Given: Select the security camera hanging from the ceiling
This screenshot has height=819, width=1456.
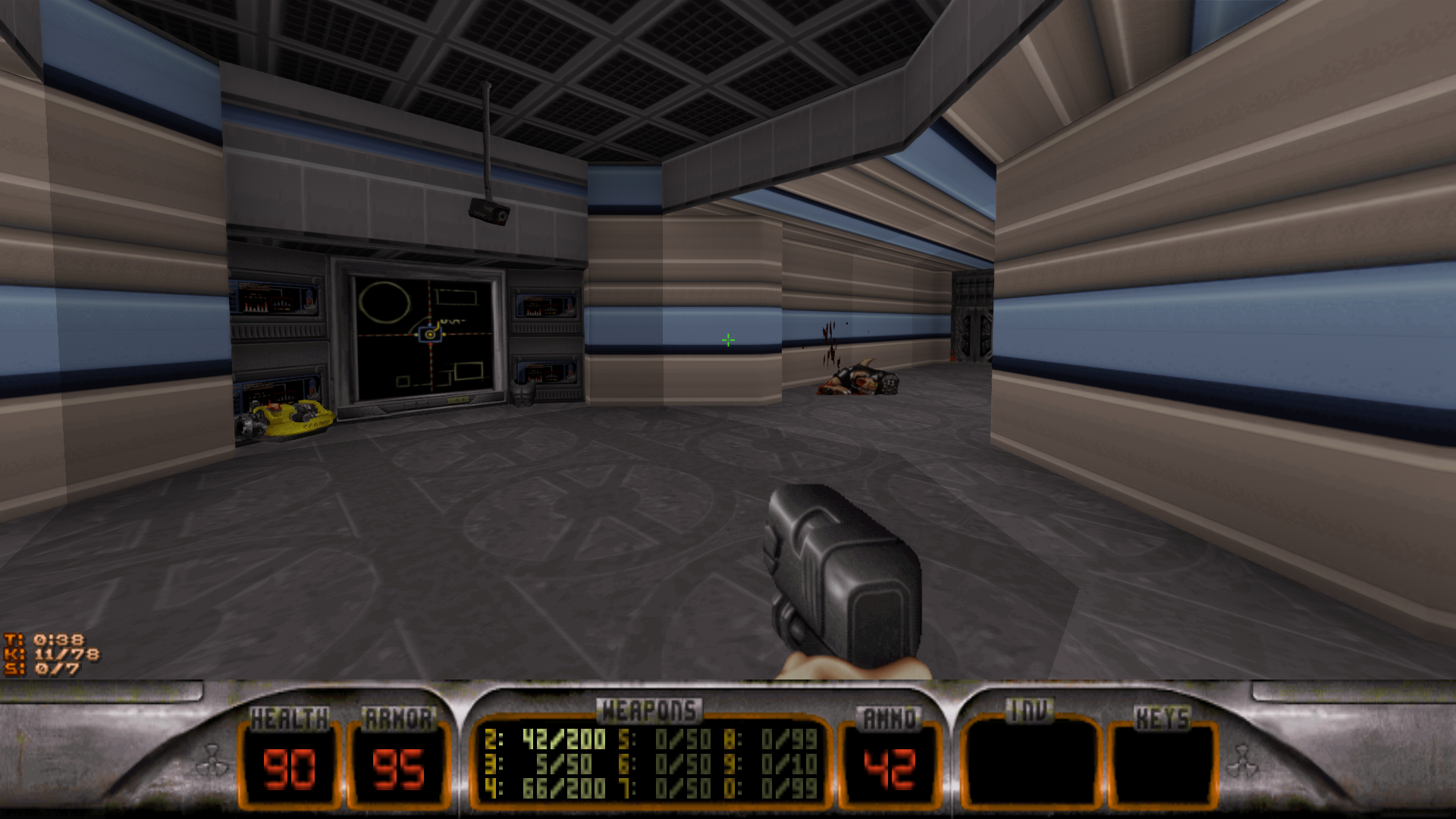Looking at the screenshot, I should (x=488, y=212).
